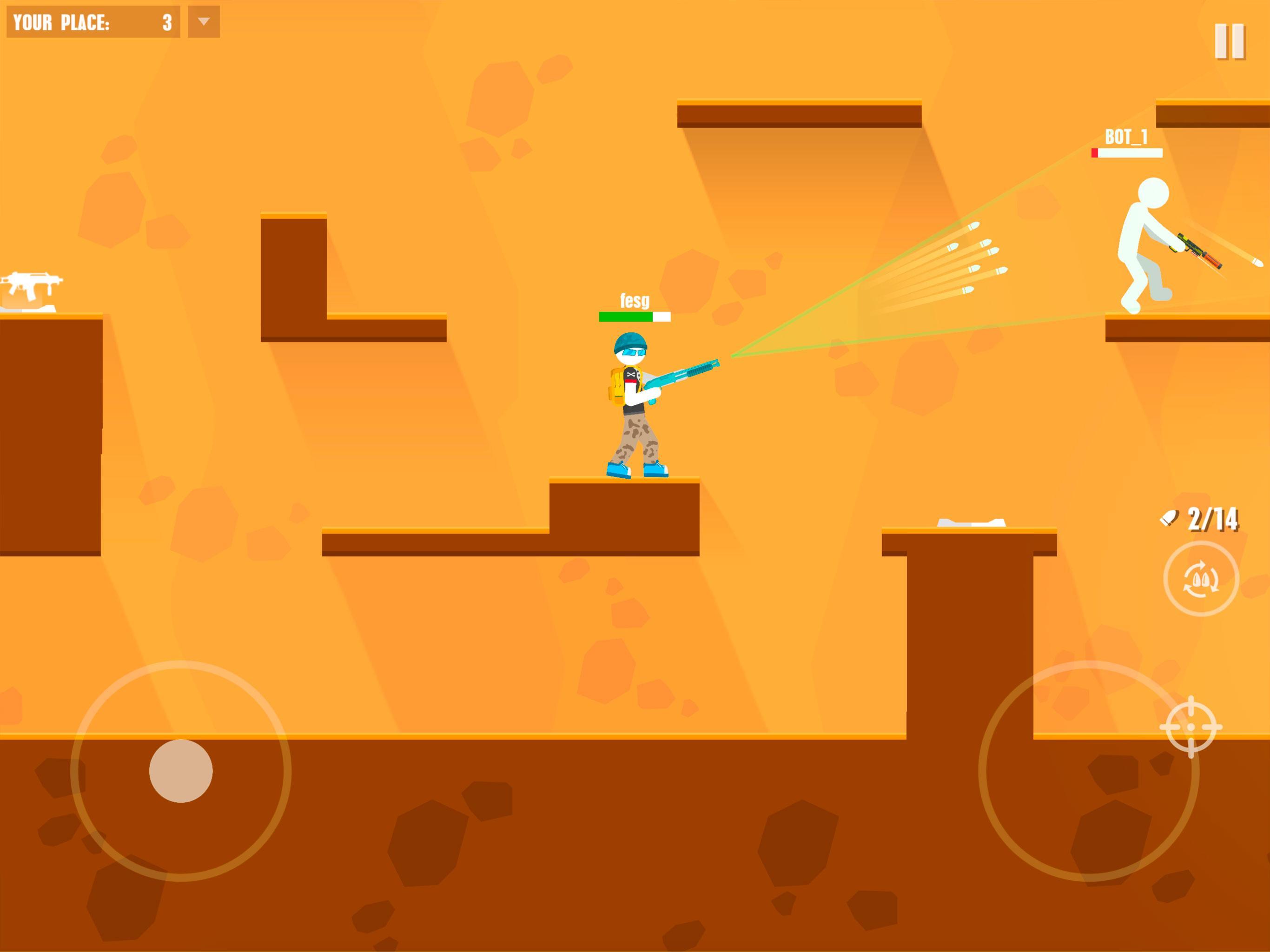The image size is (1270, 952).
Task: Select the YOUR PLACE: 3 header bar
Action: (x=92, y=22)
